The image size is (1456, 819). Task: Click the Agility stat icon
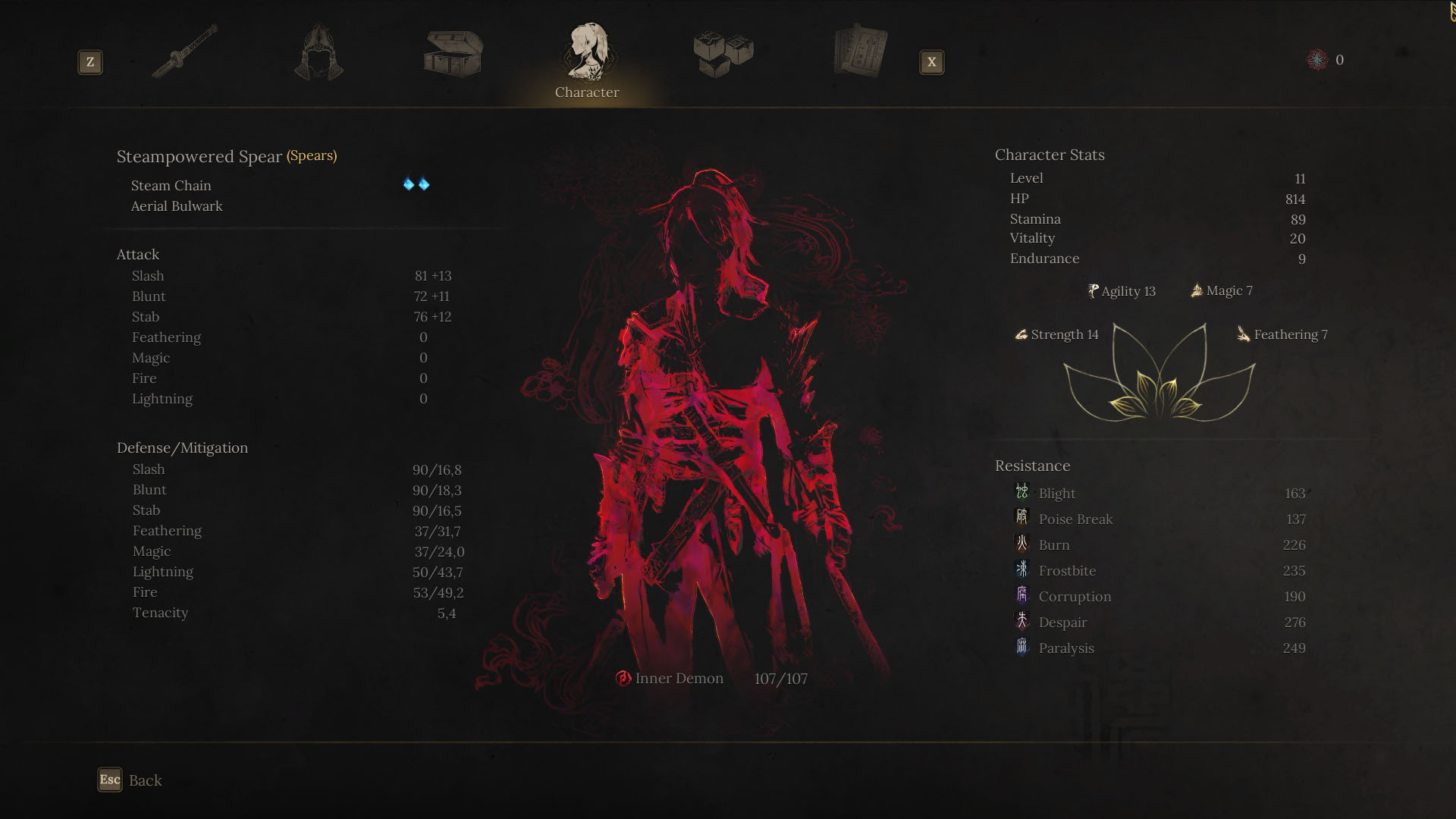pos(1092,290)
